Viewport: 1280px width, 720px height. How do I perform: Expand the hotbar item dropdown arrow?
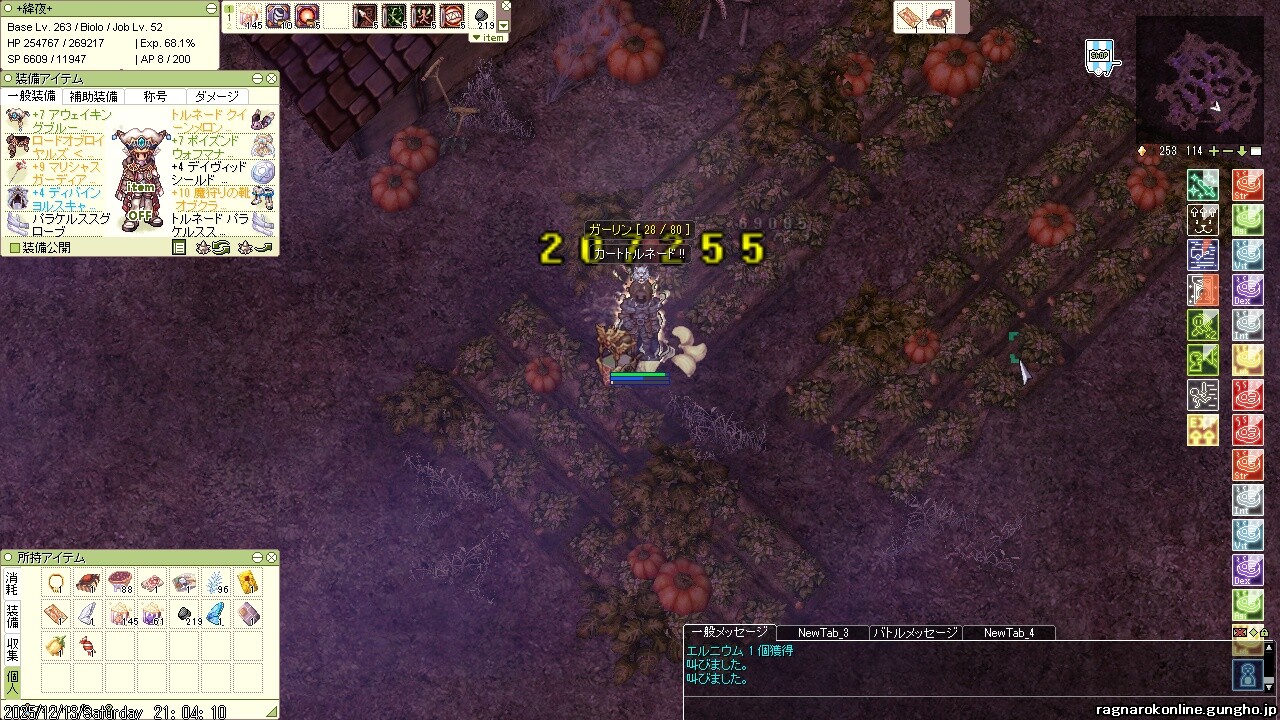tap(504, 26)
